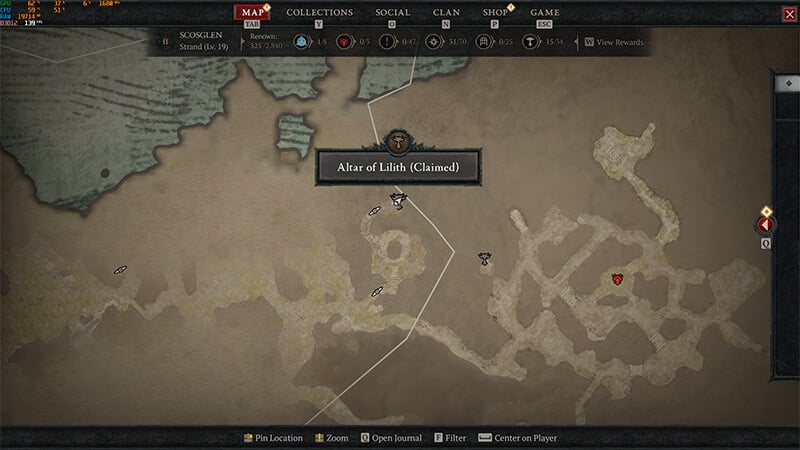800x450 pixels.
Task: Select the red demon marker on the map
Action: tap(618, 279)
